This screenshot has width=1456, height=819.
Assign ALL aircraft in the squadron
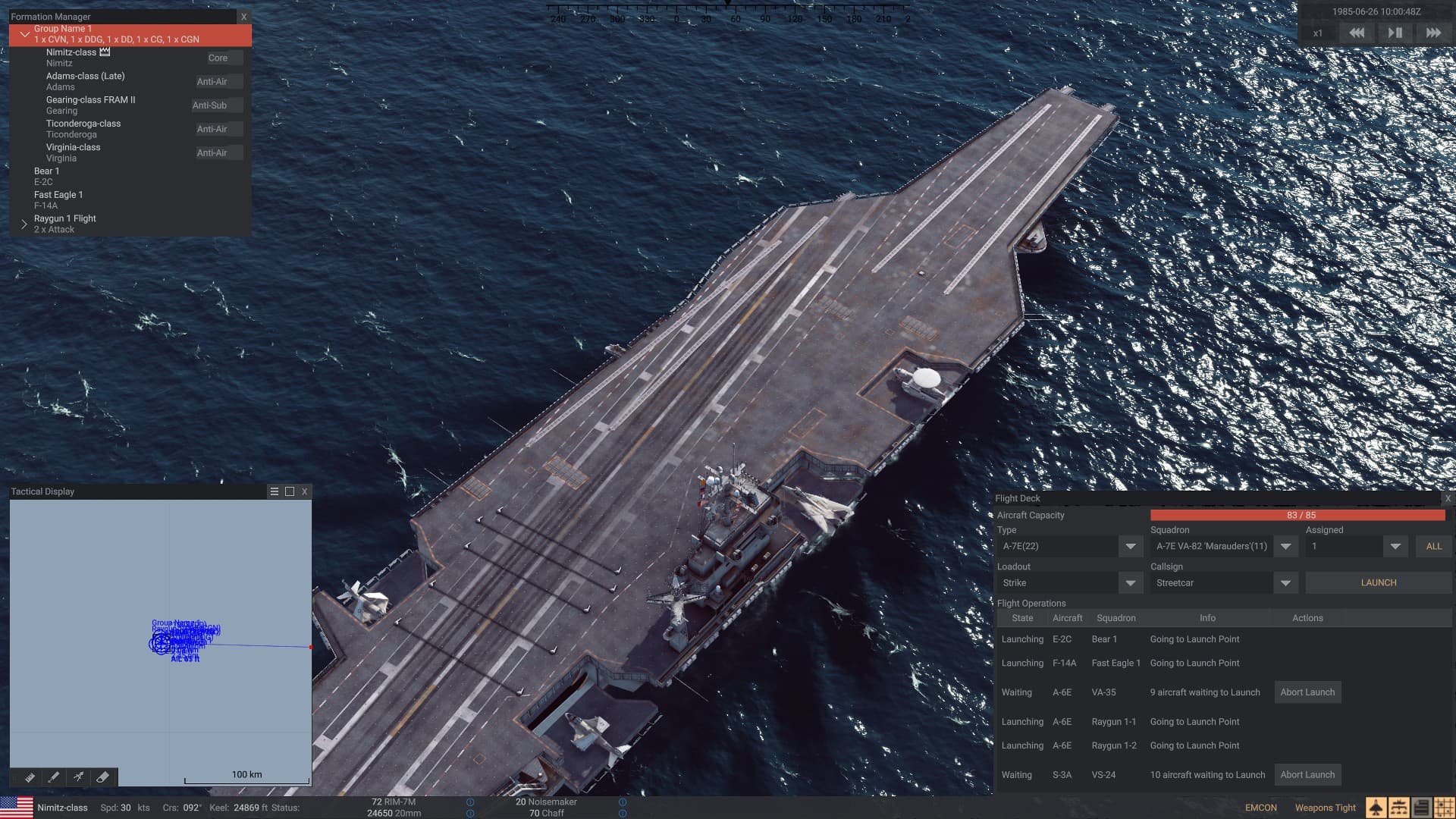[x=1433, y=546]
